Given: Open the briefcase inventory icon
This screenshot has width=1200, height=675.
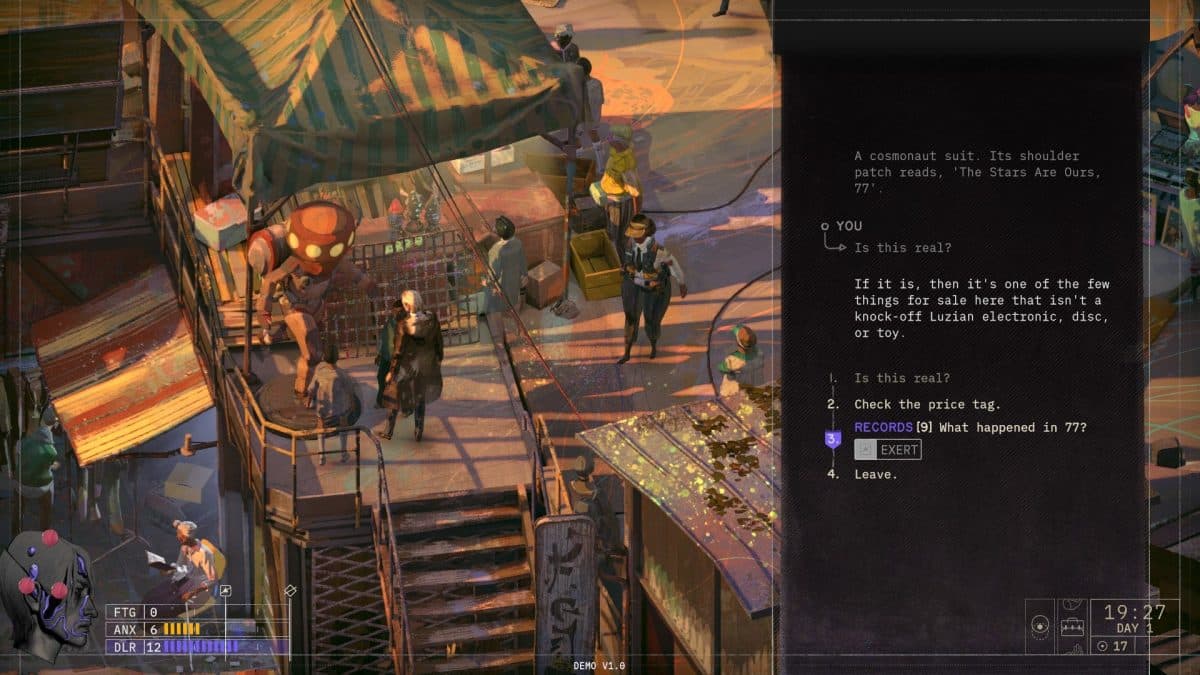Looking at the screenshot, I should click(1073, 629).
